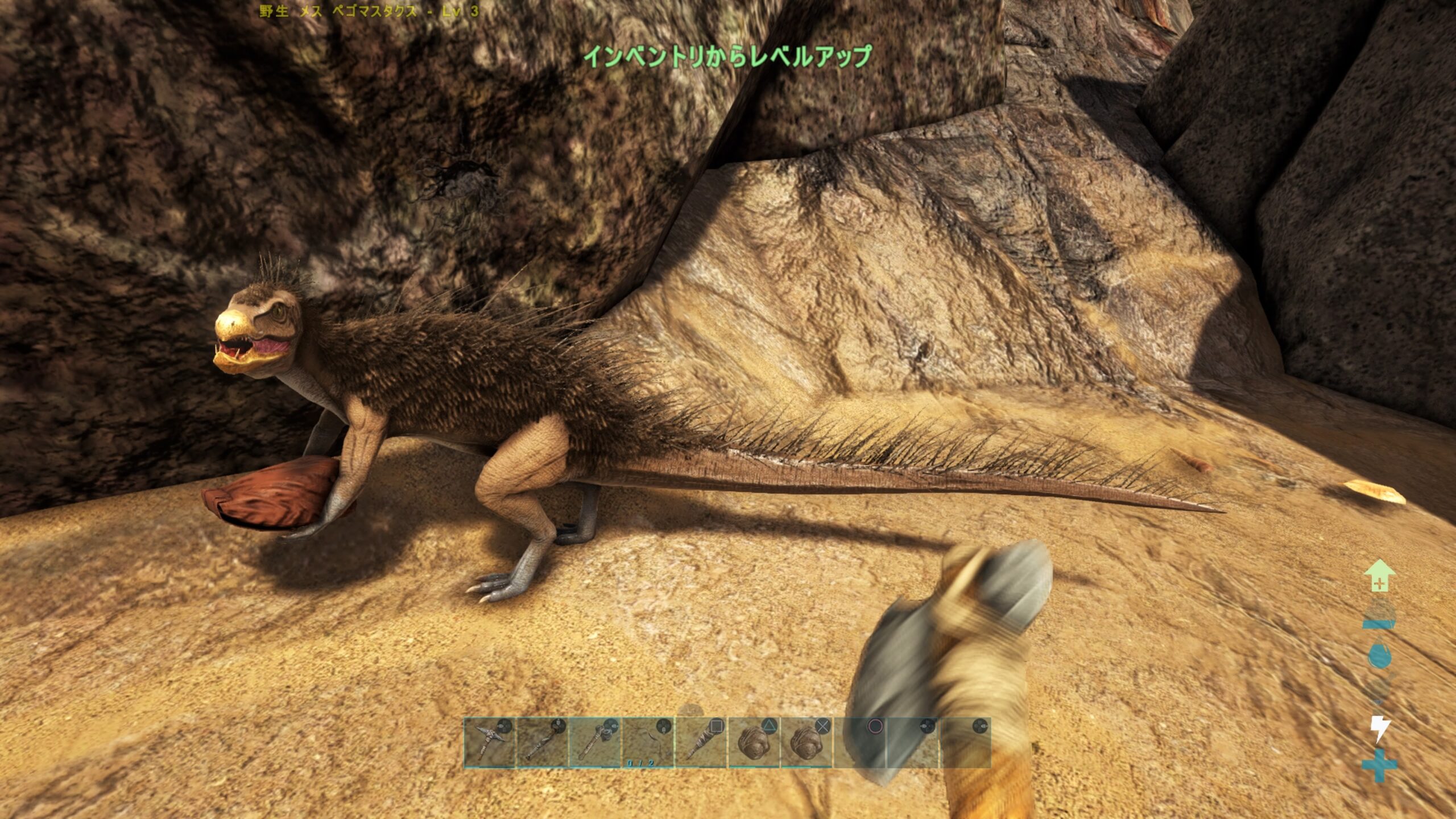1456x819 pixels.
Task: Use the waterskin in the triangle-marked slot
Action: (753, 742)
